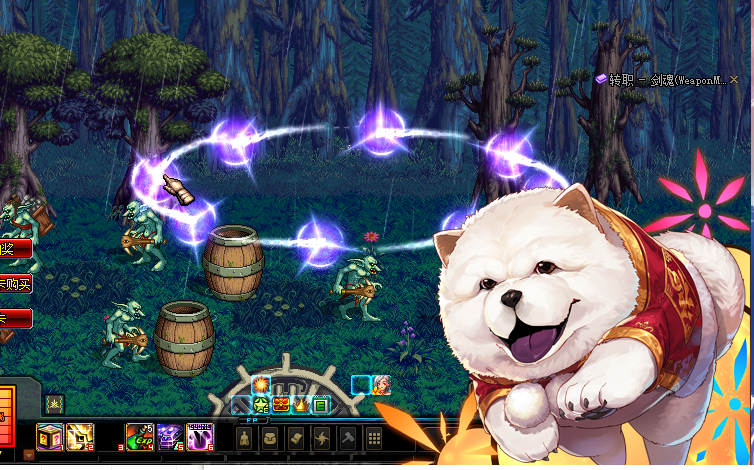Use the green Exp potion in slot 4

[140, 435]
